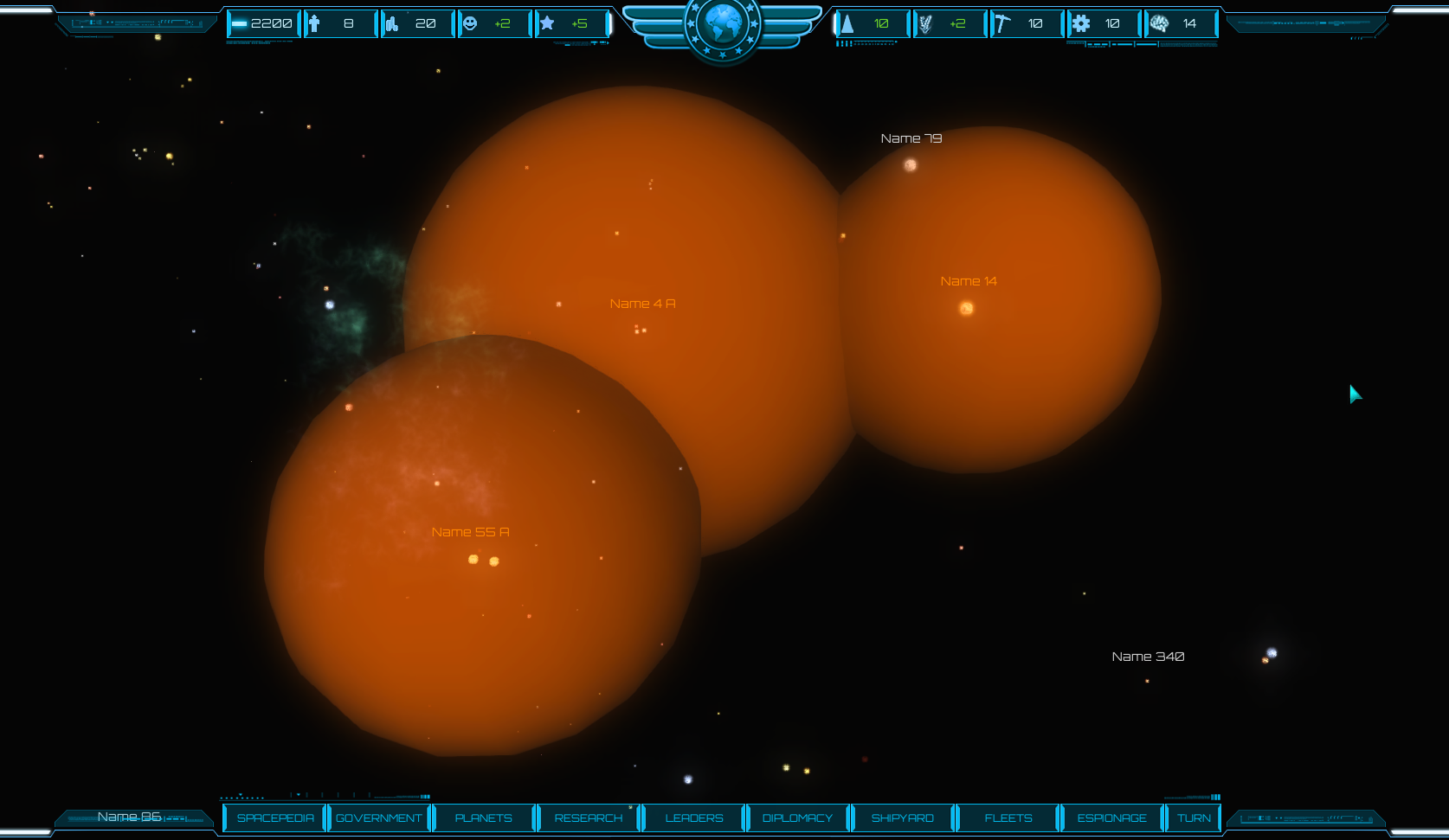Go to the Shipyard

[x=902, y=818]
